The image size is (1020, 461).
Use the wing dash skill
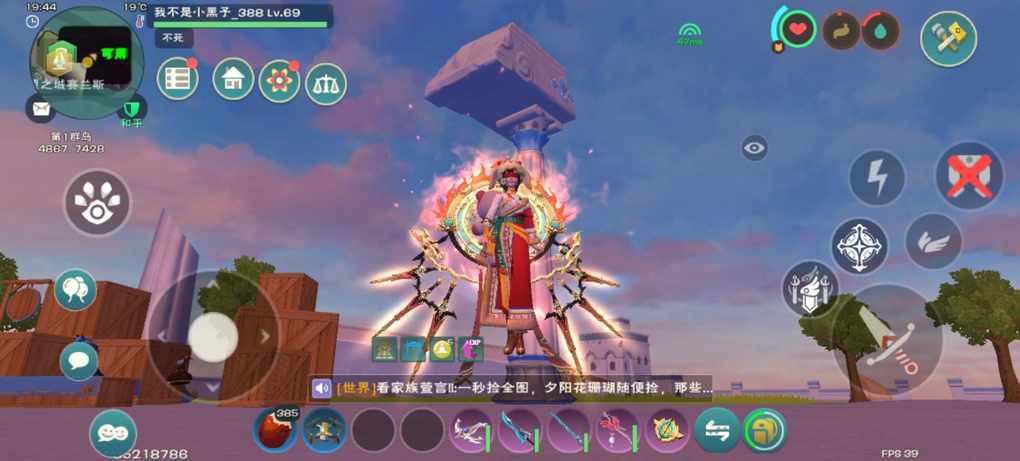point(933,241)
